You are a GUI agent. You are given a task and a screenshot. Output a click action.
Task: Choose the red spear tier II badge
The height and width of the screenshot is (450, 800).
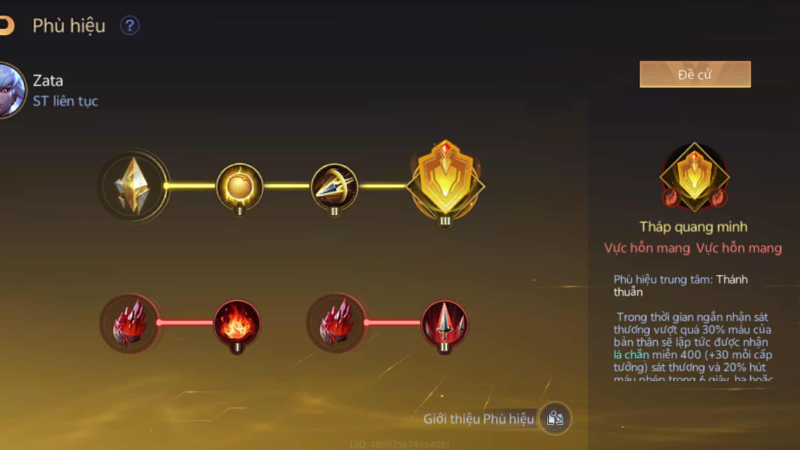click(x=444, y=322)
